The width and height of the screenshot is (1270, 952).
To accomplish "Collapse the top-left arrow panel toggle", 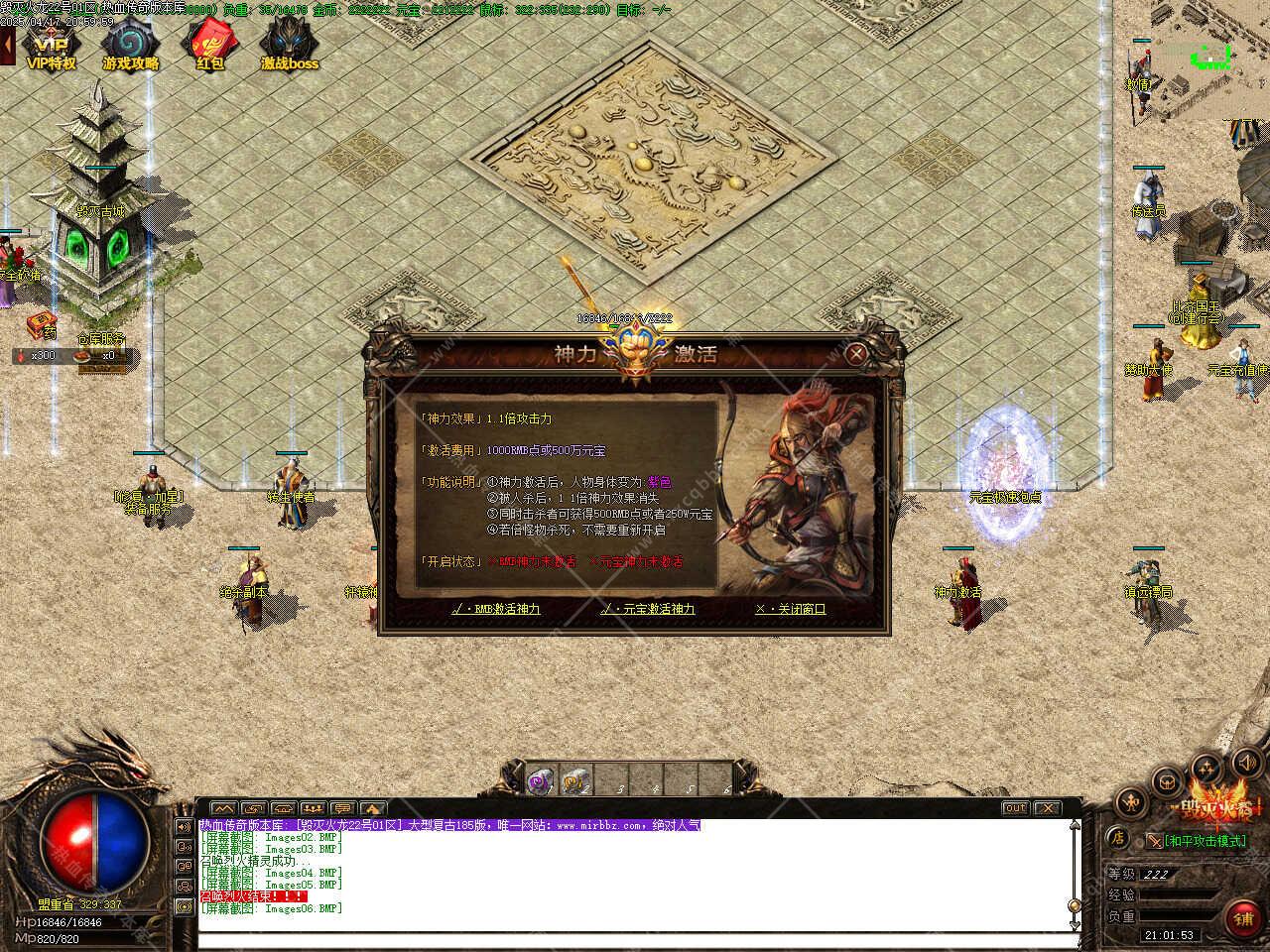I will [x=7, y=44].
